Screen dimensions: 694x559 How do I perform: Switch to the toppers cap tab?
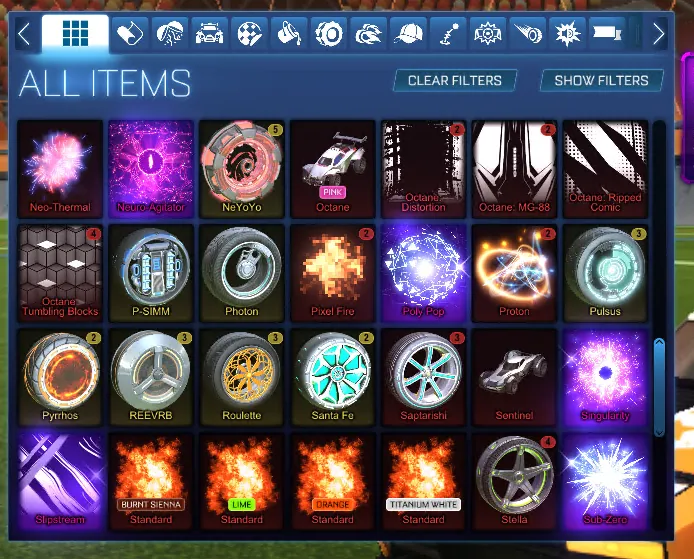(408, 34)
